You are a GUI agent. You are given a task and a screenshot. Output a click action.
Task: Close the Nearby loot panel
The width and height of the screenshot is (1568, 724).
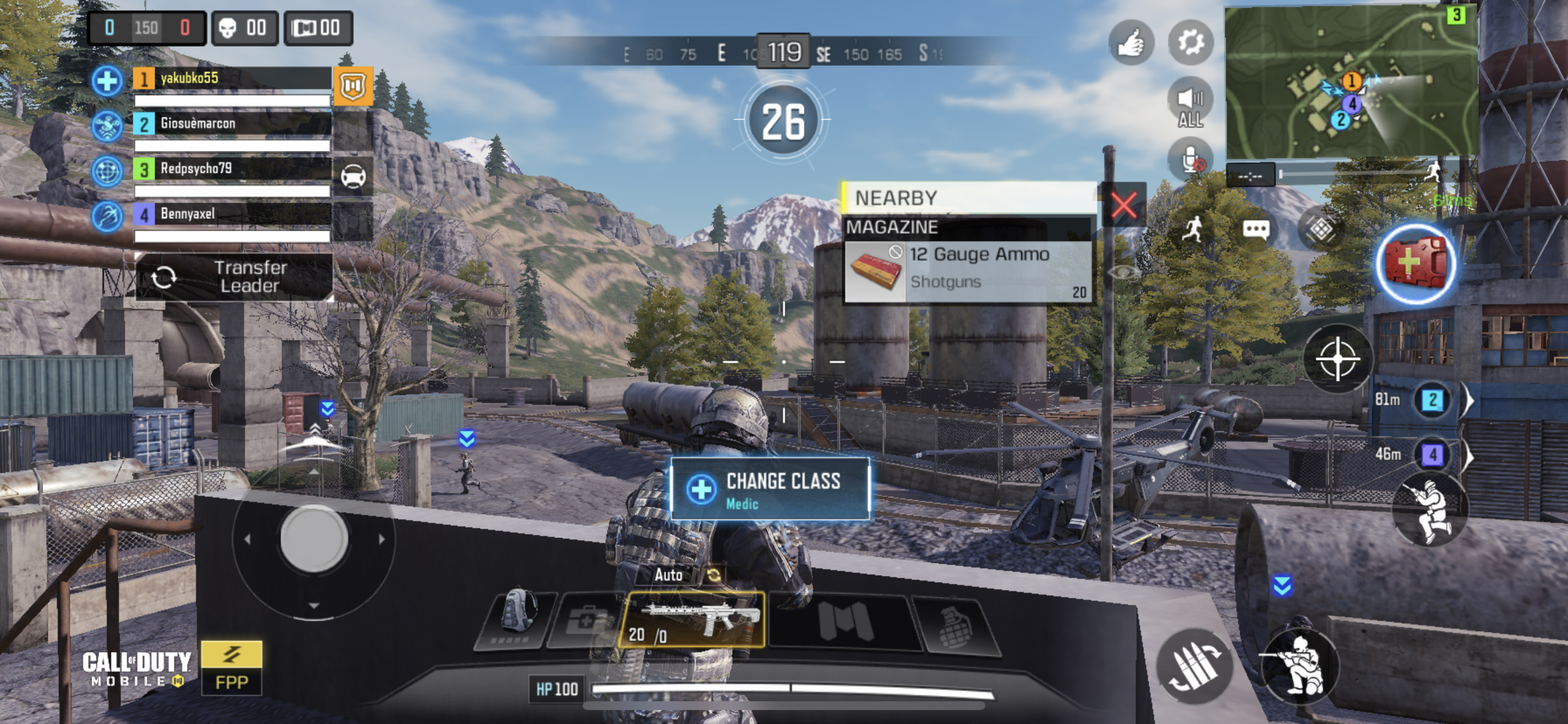pyautogui.click(x=1123, y=205)
